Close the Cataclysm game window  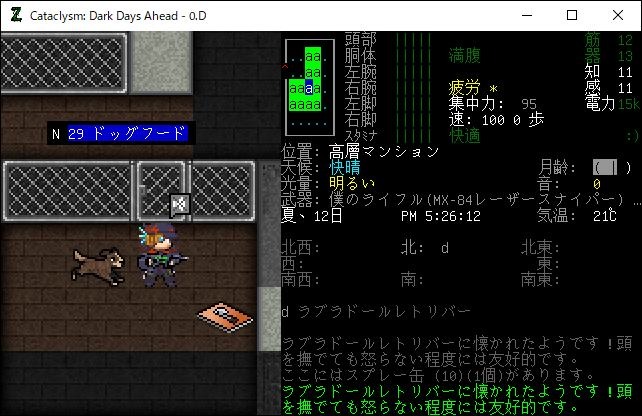click(618, 15)
